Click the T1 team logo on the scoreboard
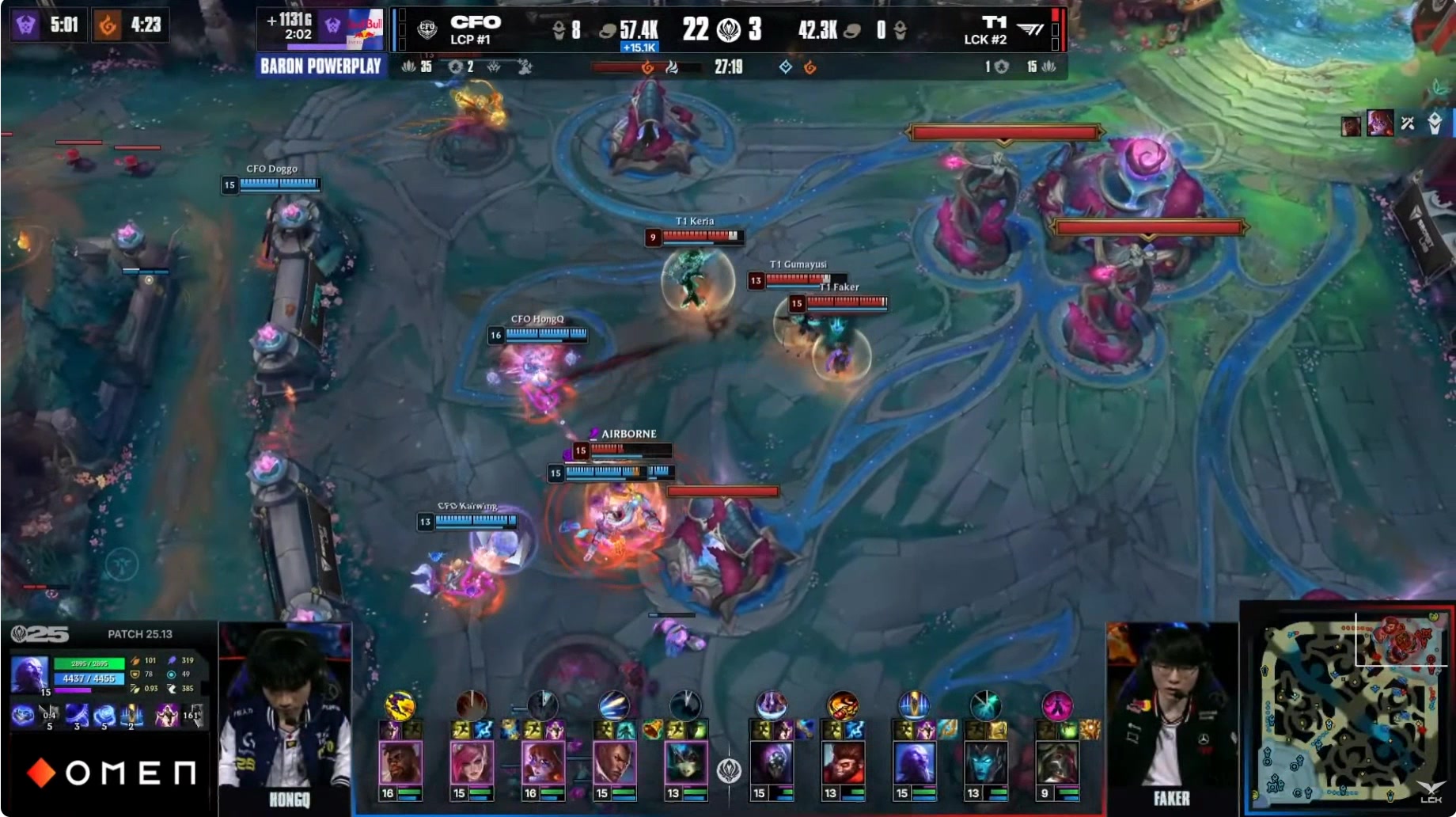1456x817 pixels. [x=1029, y=30]
